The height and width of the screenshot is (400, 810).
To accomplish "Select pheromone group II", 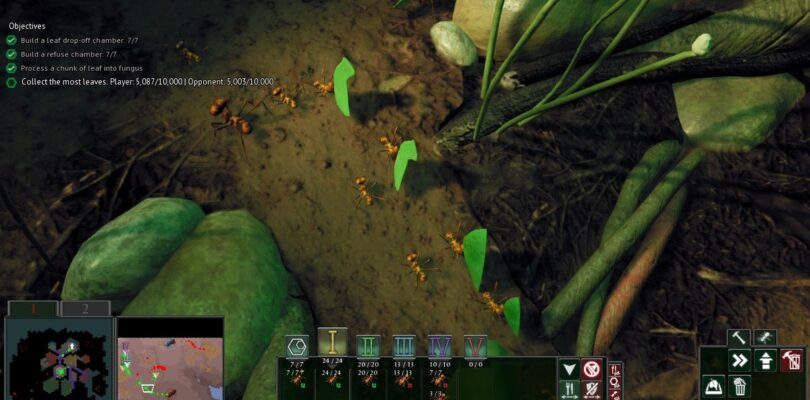I will (x=368, y=347).
